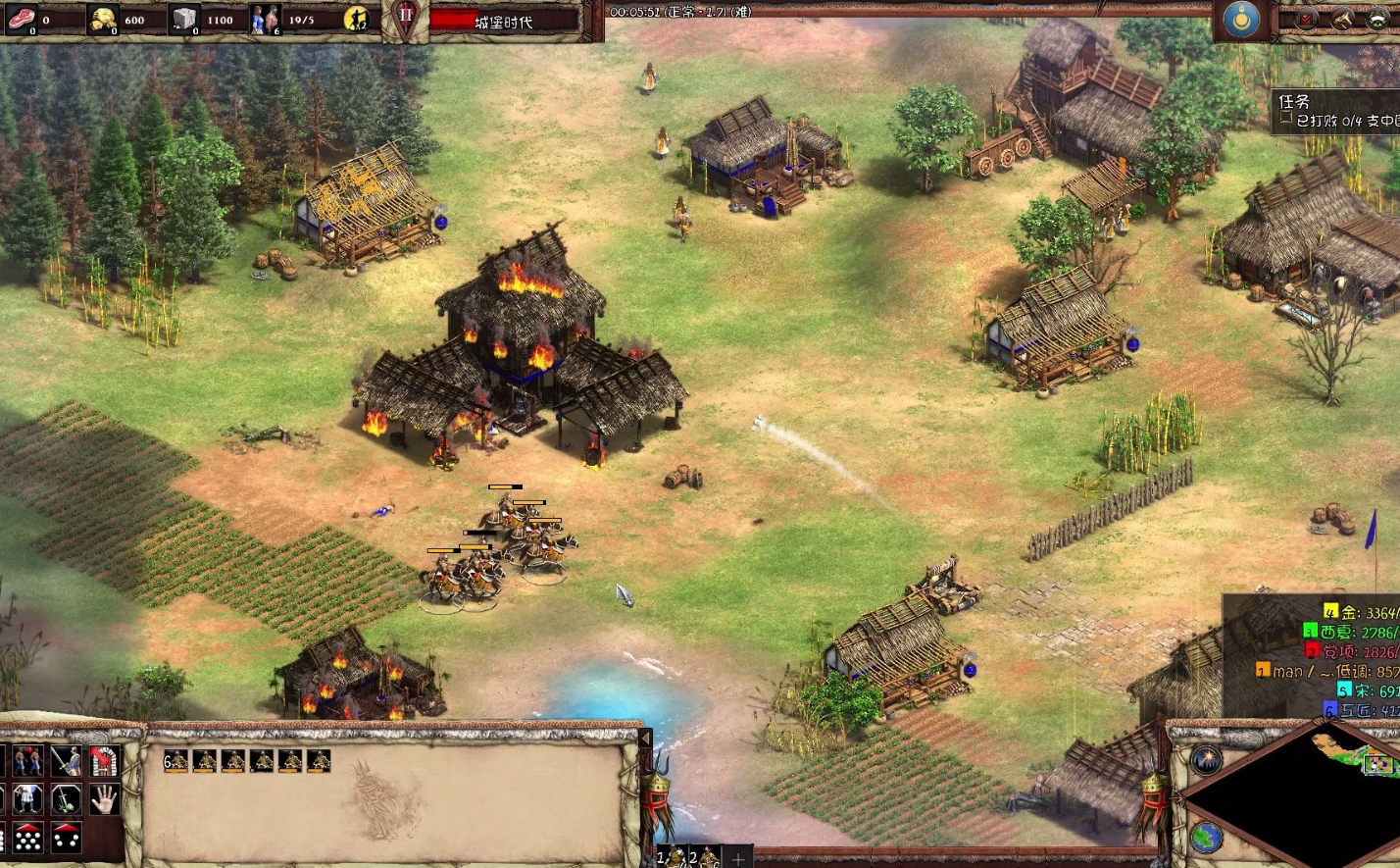Viewport: 1400px width, 868px height.
Task: Select control group 1 tab
Action: tap(672, 858)
